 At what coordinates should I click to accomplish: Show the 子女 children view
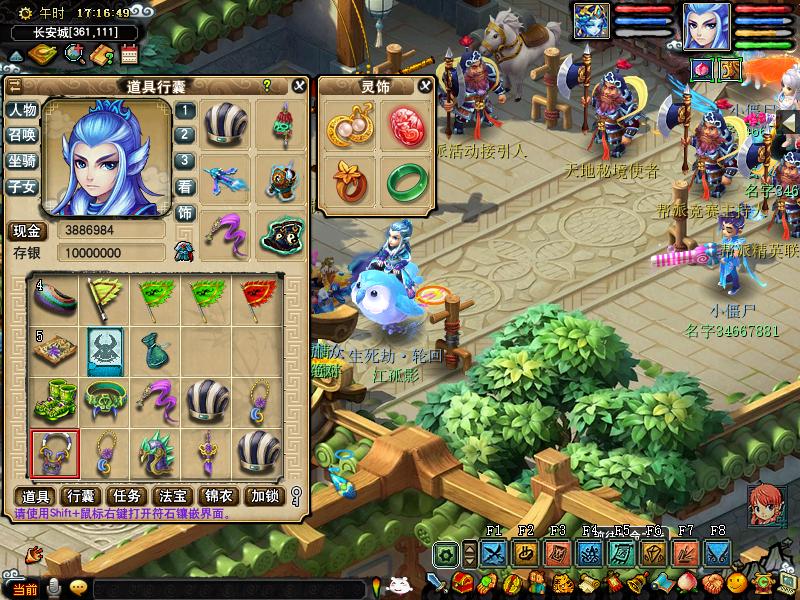point(22,185)
